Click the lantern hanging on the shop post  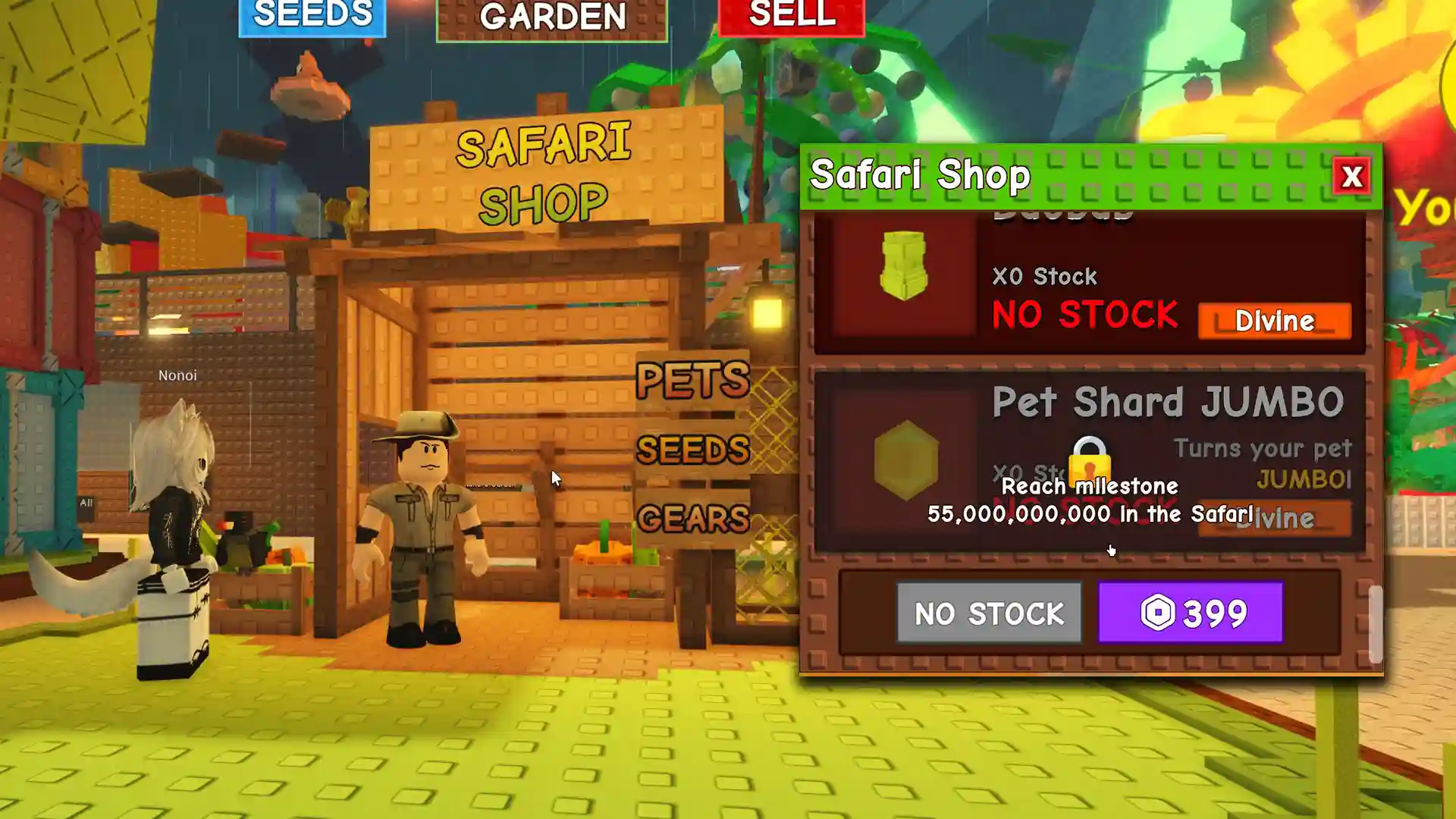point(768,312)
